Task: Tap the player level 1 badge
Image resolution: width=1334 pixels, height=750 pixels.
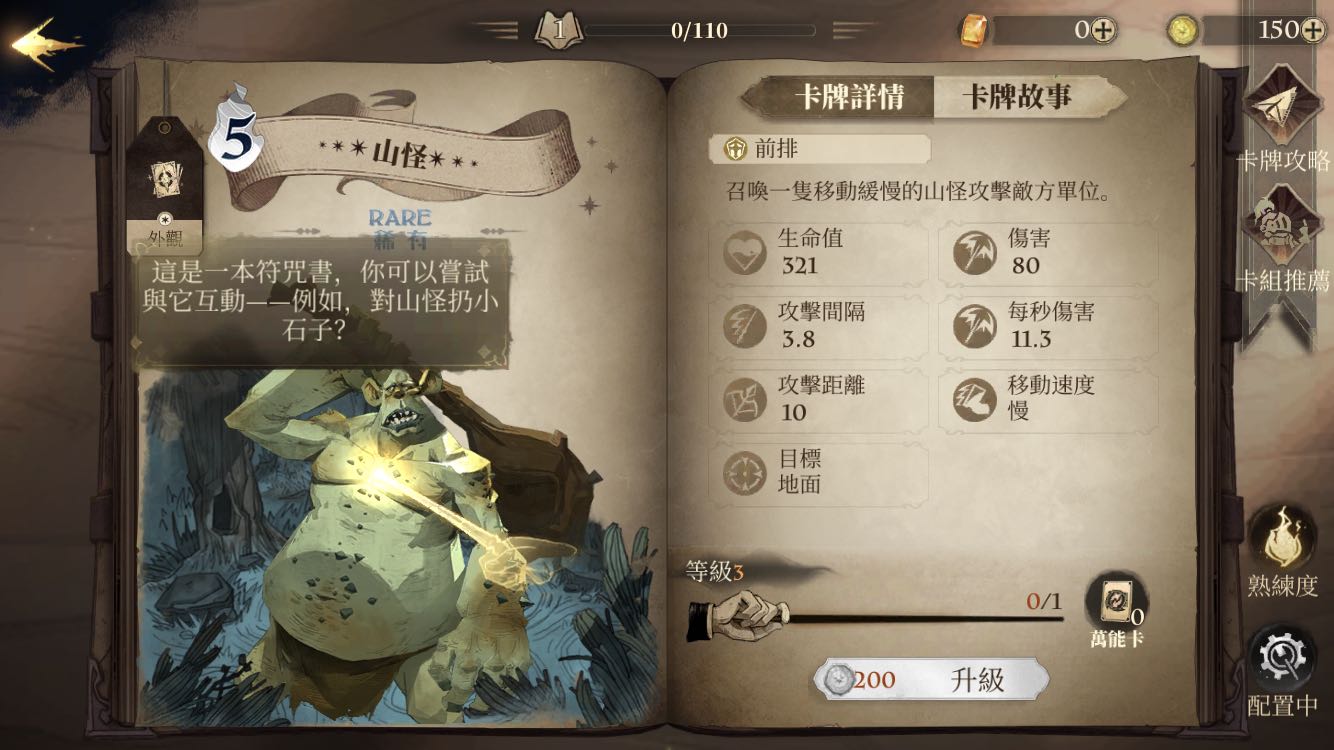Action: click(x=558, y=30)
